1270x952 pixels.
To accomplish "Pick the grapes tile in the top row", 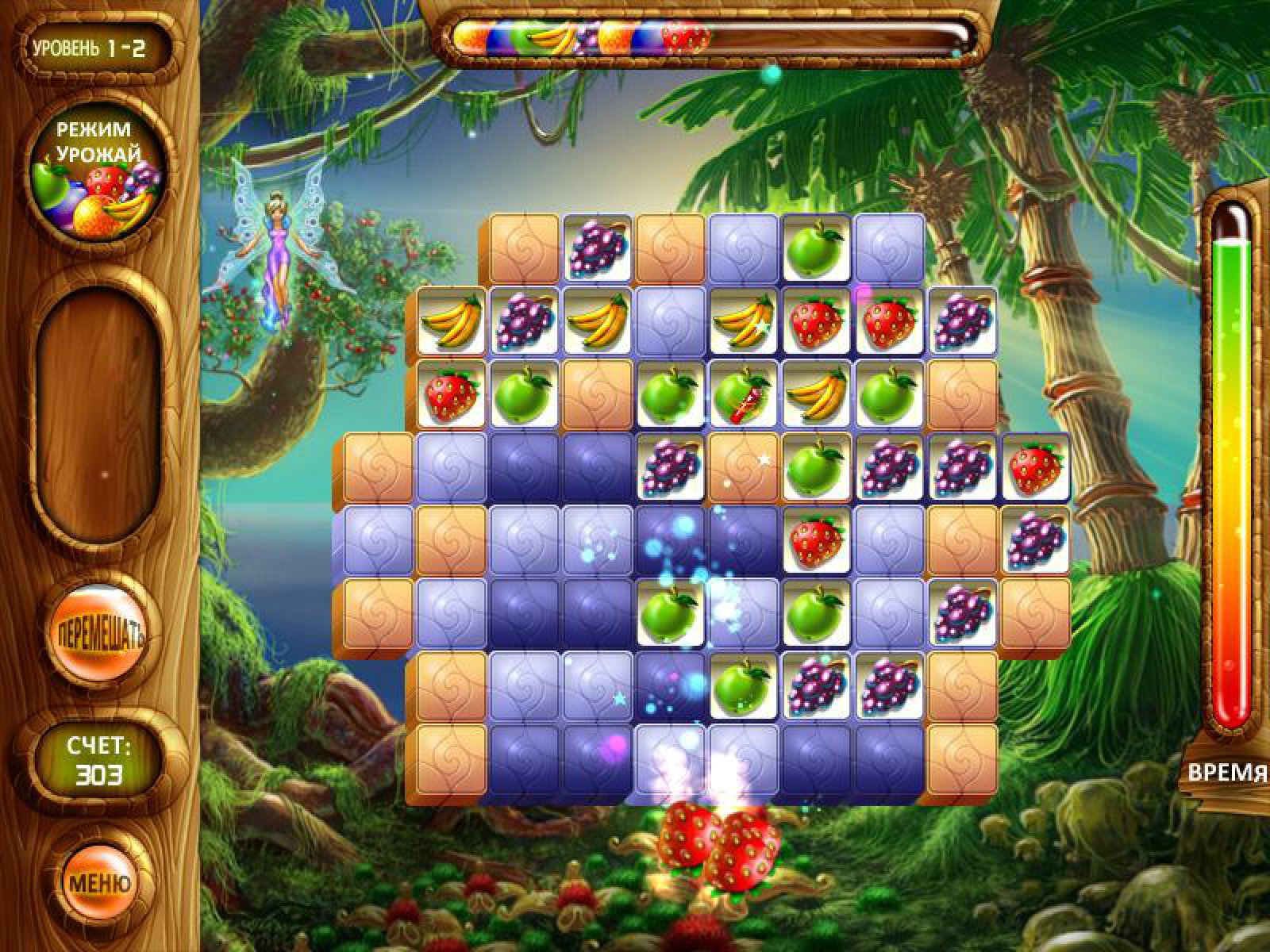I will 597,248.
